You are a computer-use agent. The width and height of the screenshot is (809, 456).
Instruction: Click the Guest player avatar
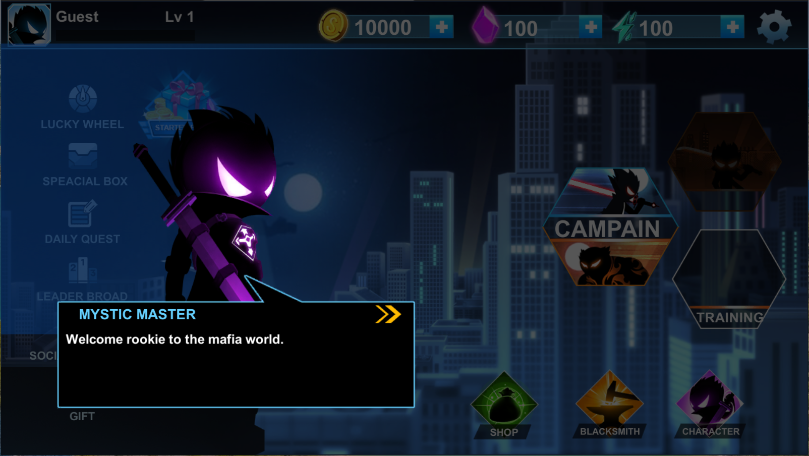(x=29, y=24)
